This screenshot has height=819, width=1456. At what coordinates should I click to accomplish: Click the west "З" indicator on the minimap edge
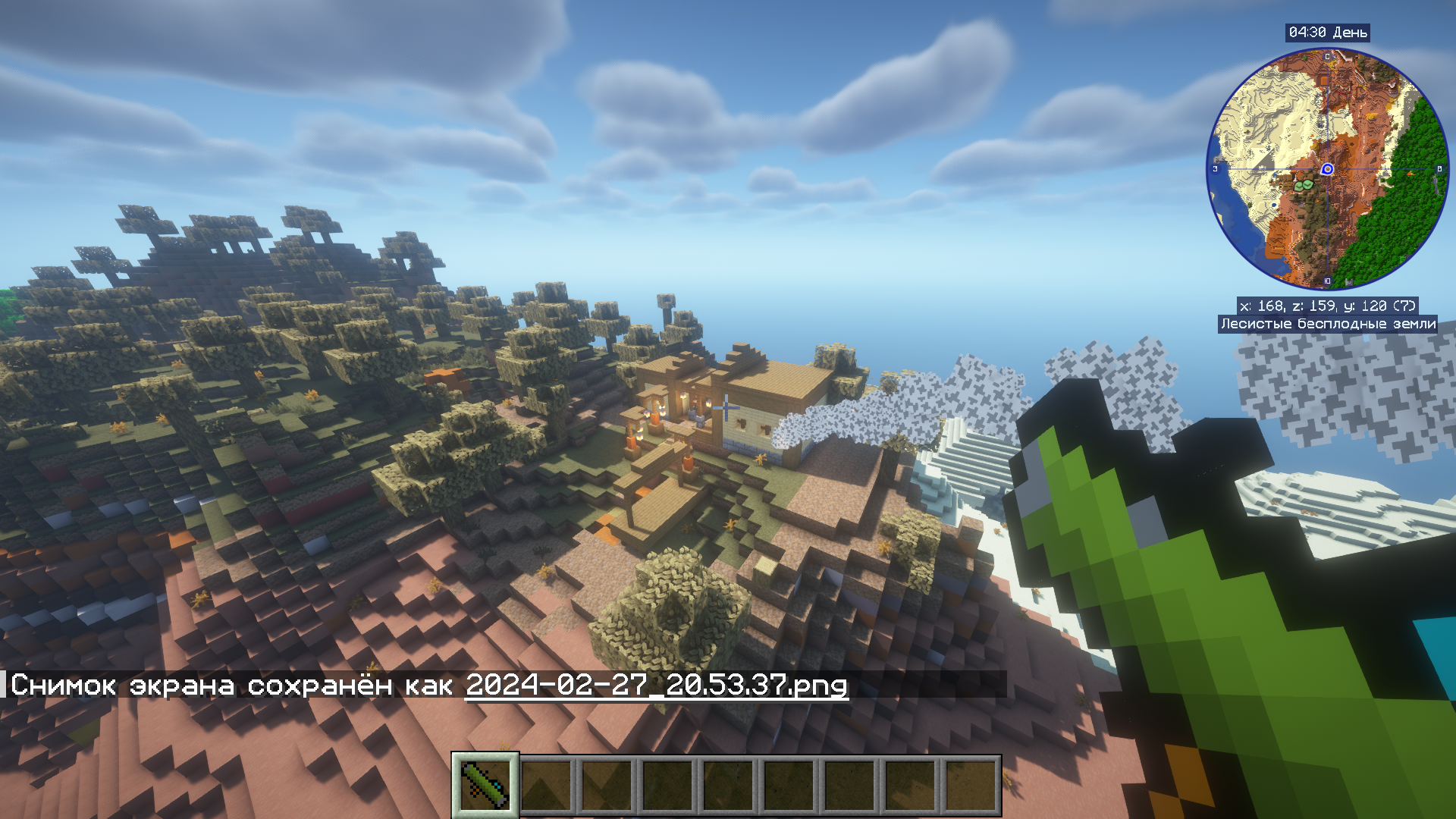[x=1214, y=169]
